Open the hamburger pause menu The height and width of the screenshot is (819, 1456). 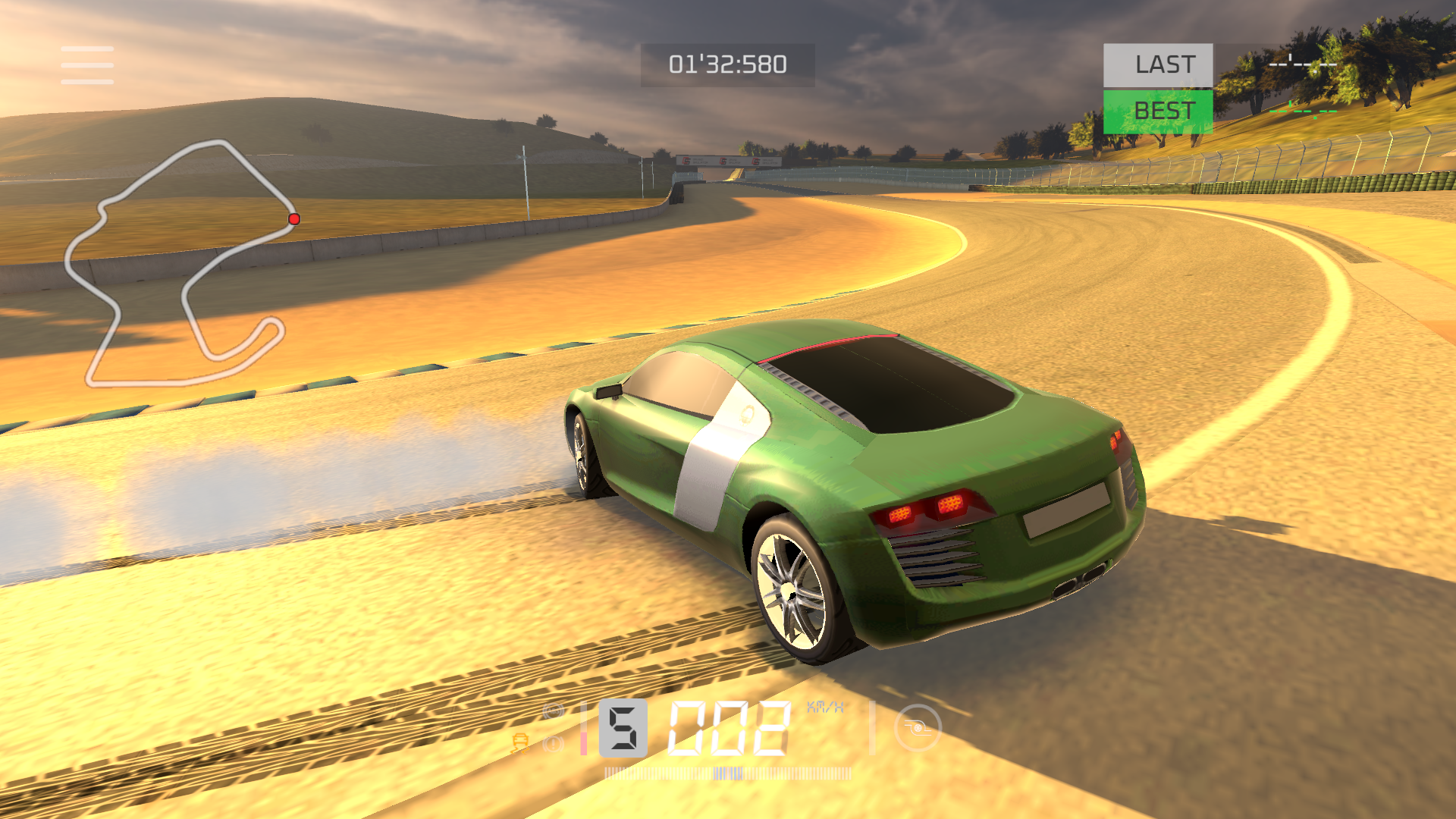(x=87, y=65)
